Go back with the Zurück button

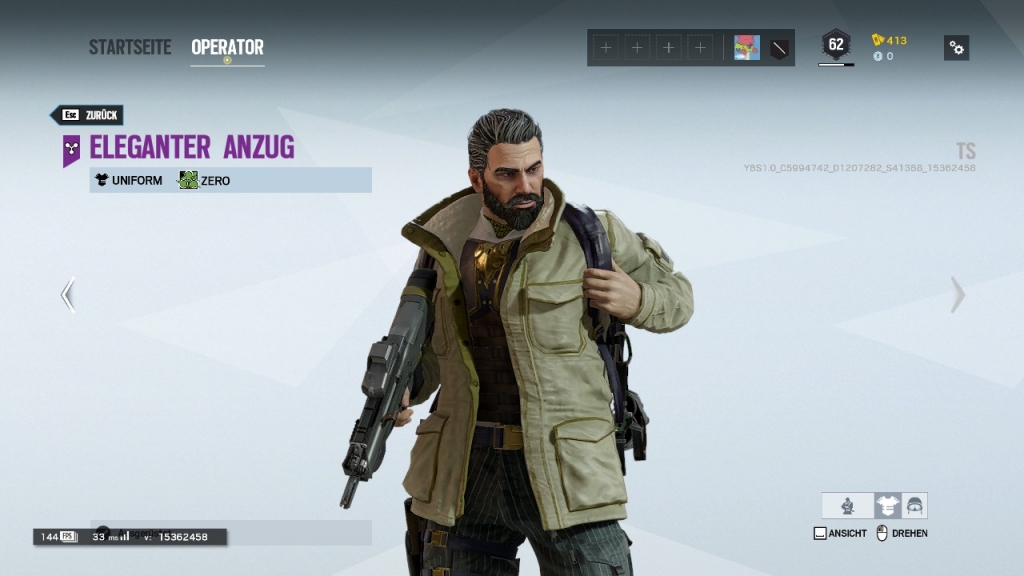click(87, 115)
